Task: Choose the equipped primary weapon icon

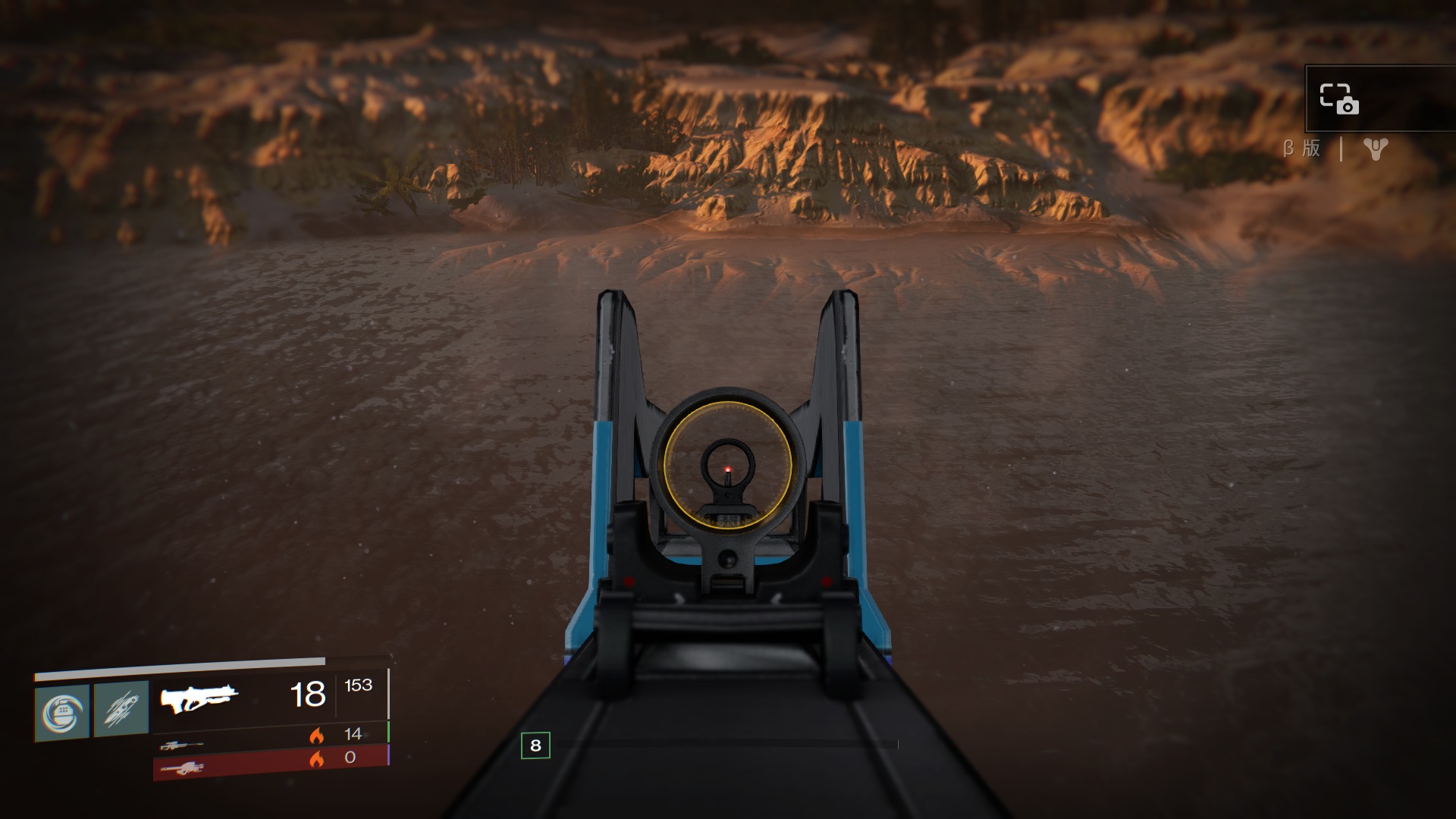Action: pyautogui.click(x=199, y=698)
